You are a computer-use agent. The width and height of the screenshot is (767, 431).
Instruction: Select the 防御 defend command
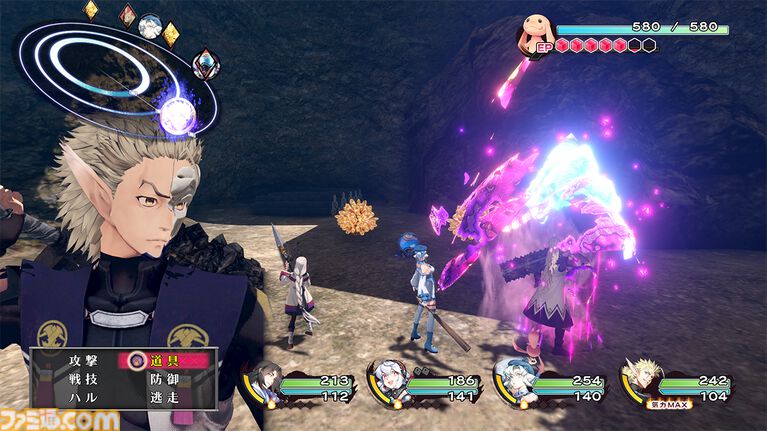pyautogui.click(x=165, y=378)
